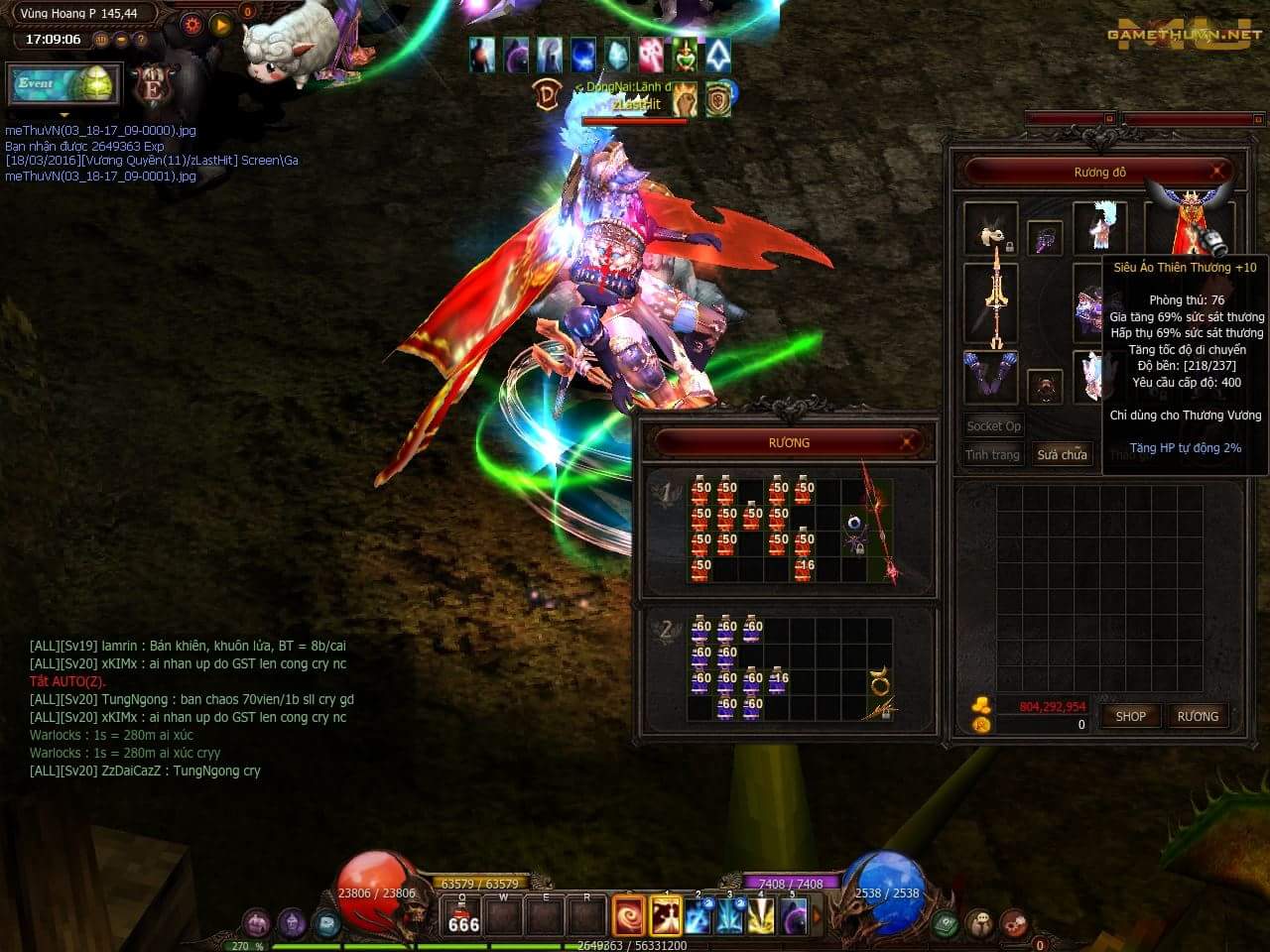Activate the yellow lightning skill in slot 4

(761, 916)
